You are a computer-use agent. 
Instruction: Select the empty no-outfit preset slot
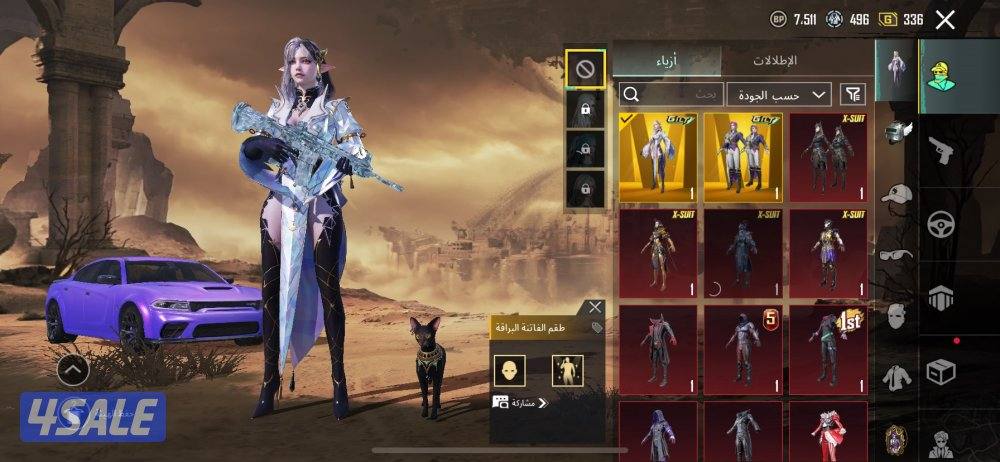[x=585, y=69]
